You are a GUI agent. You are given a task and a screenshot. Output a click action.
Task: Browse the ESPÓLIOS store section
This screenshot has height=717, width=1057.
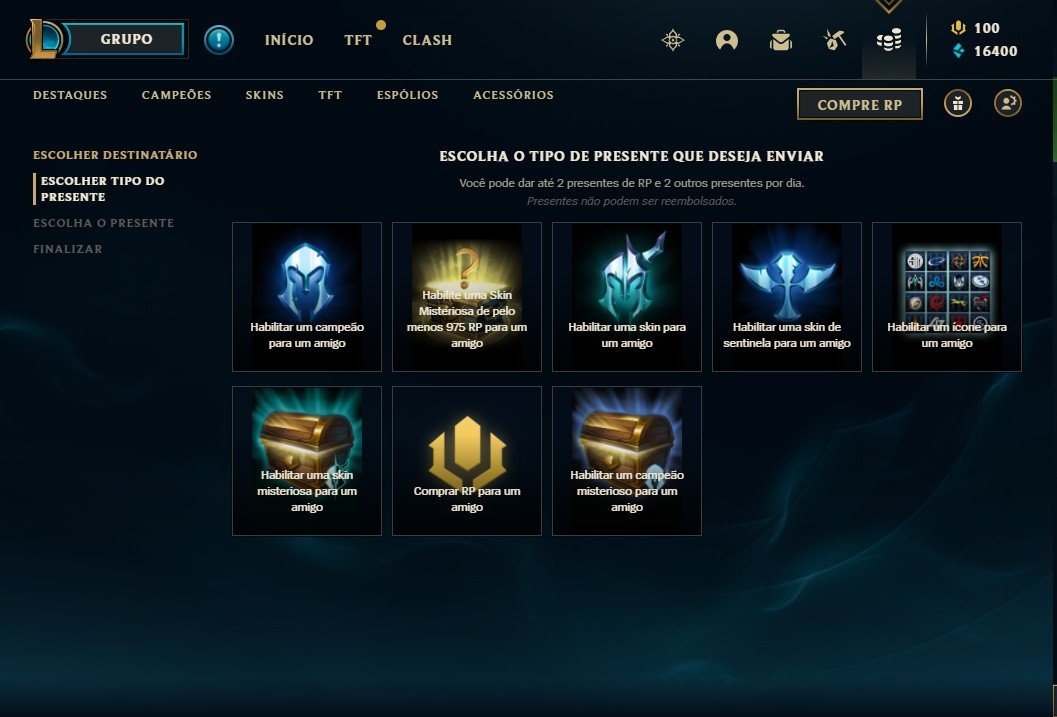408,96
